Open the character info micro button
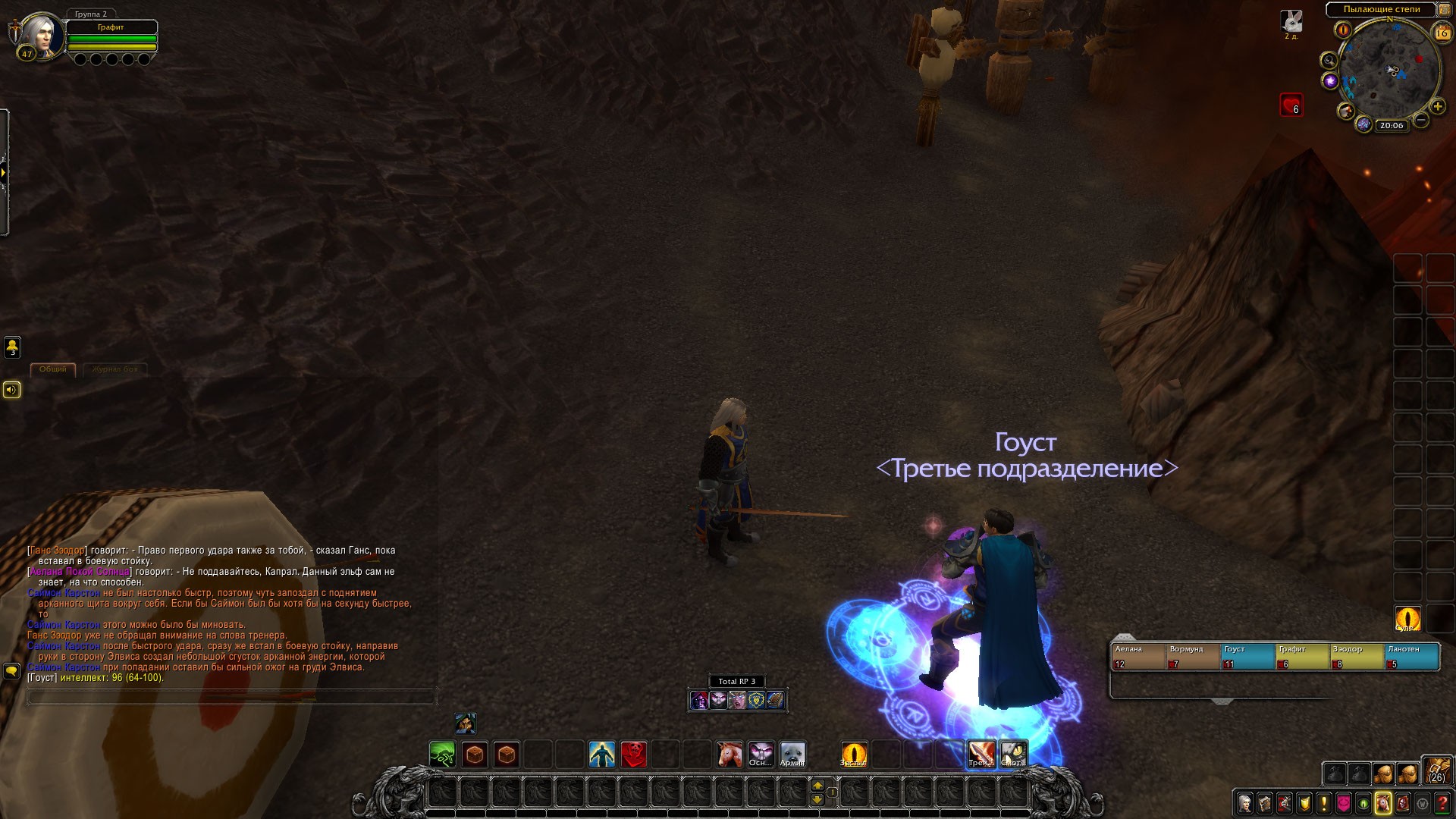This screenshot has height=819, width=1456. [x=1244, y=803]
